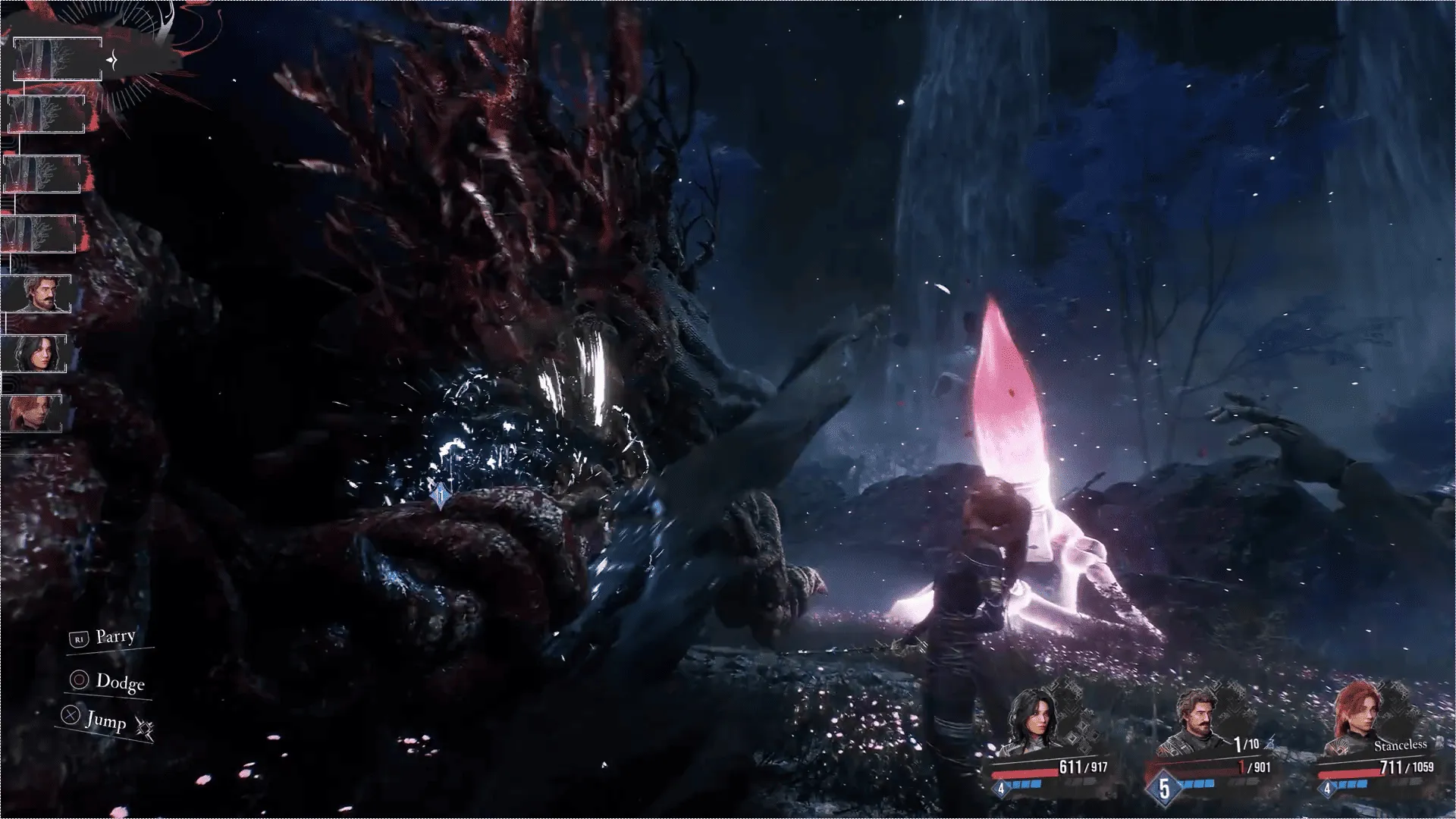Click the dark-haired woman's party status portrait
Image resolution: width=1456 pixels, height=819 pixels.
pos(1033,715)
